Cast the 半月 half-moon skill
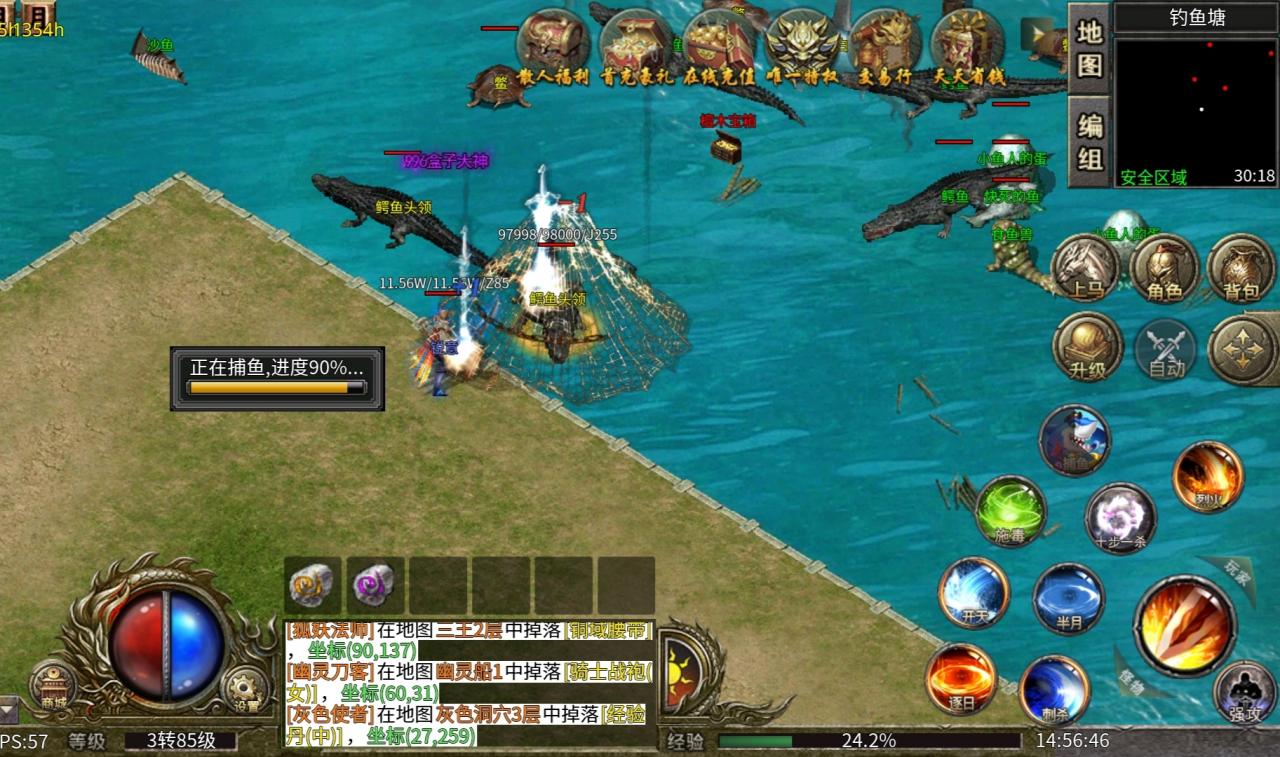 pyautogui.click(x=1069, y=598)
